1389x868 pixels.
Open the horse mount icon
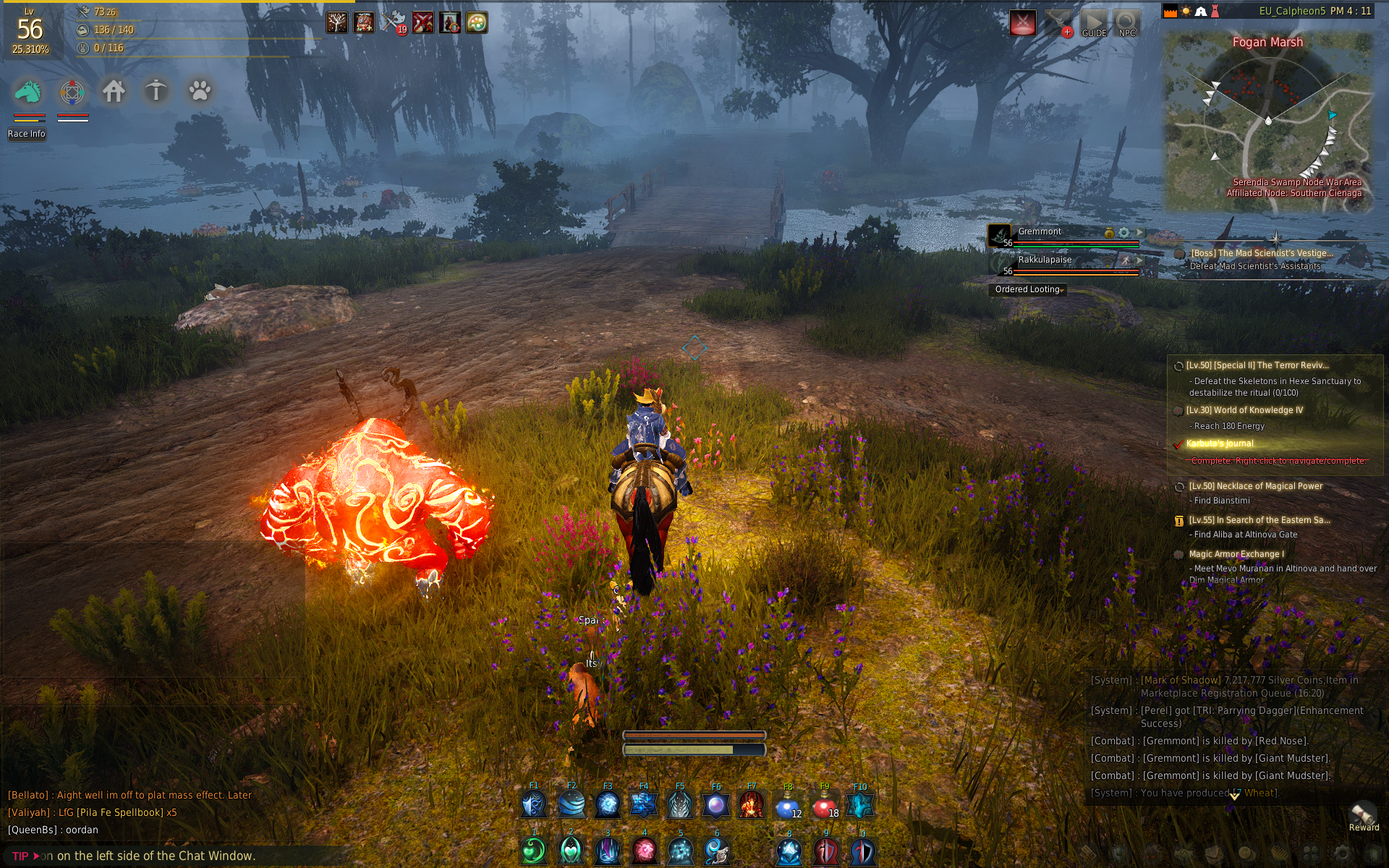[x=29, y=92]
